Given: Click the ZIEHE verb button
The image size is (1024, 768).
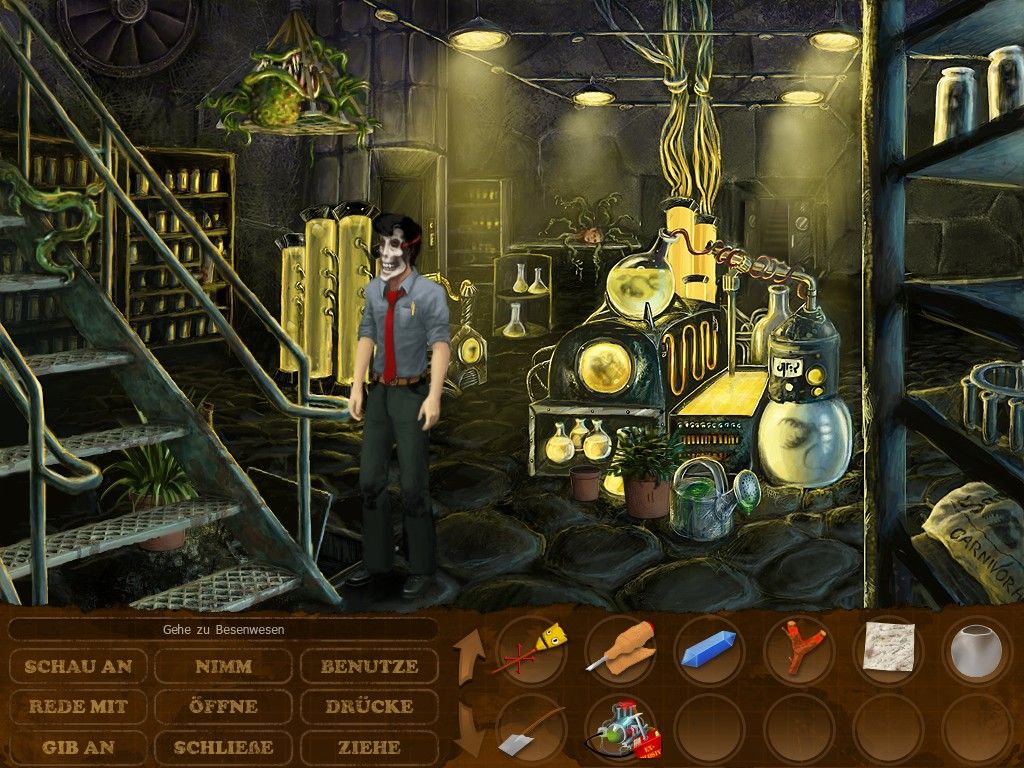Looking at the screenshot, I should click(369, 746).
